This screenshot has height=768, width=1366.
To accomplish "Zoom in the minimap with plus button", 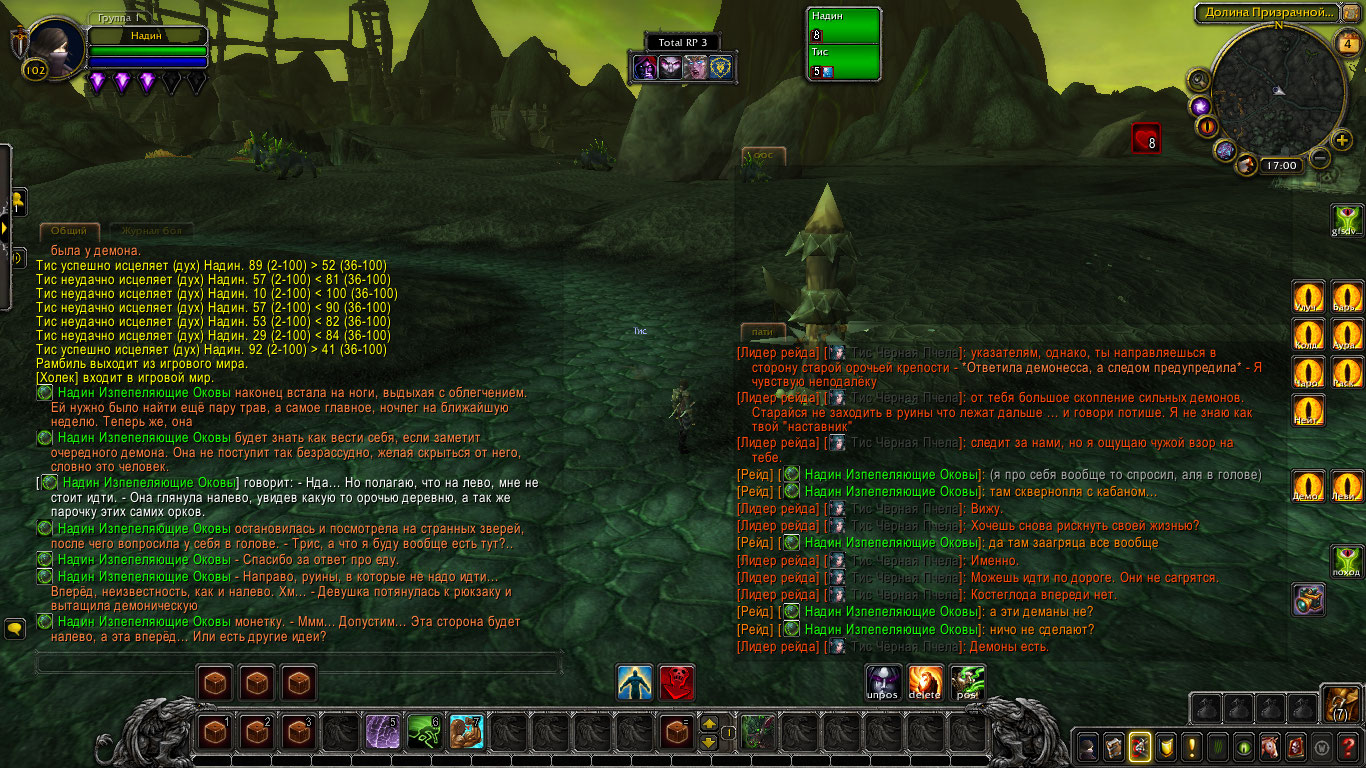I will point(1342,139).
